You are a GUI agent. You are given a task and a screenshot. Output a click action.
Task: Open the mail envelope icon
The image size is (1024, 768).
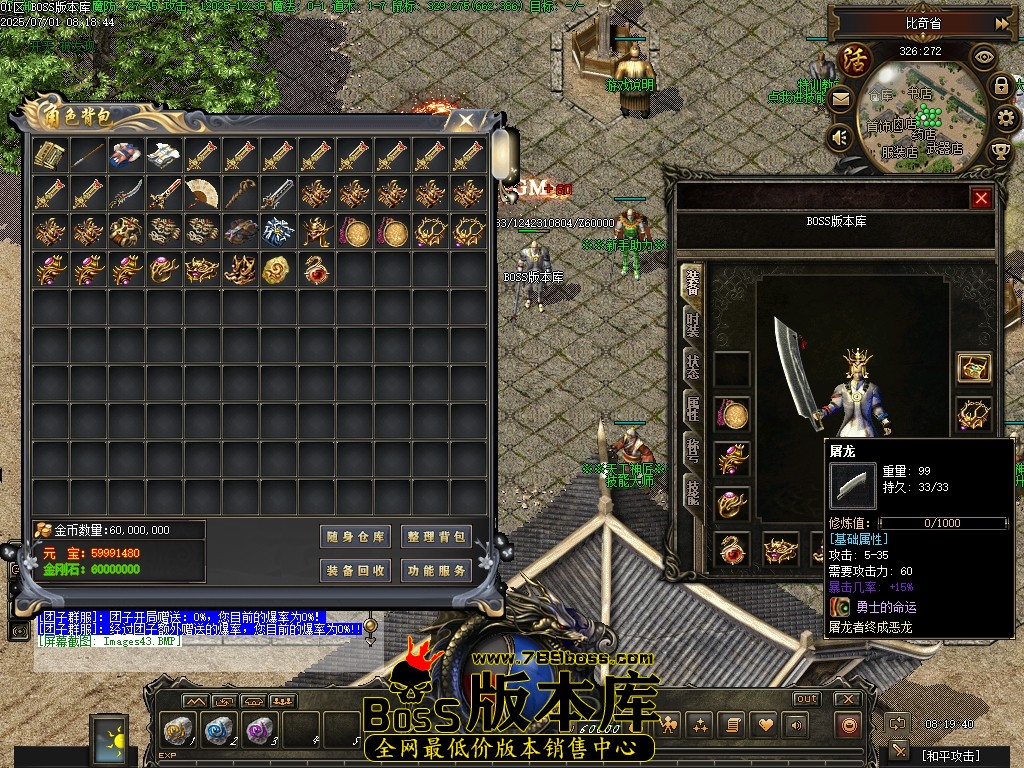click(x=840, y=99)
